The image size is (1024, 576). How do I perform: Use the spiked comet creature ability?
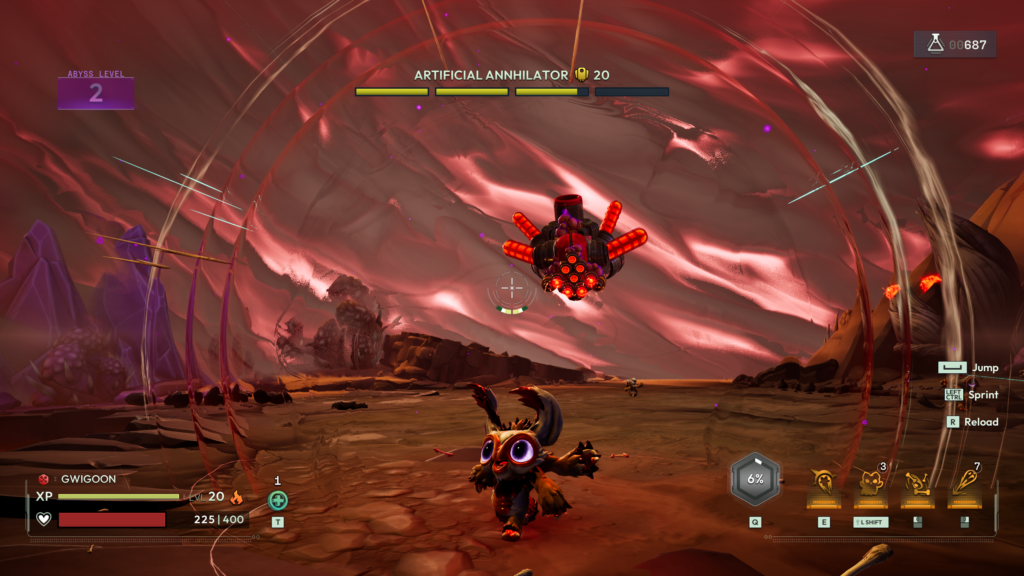(x=824, y=483)
